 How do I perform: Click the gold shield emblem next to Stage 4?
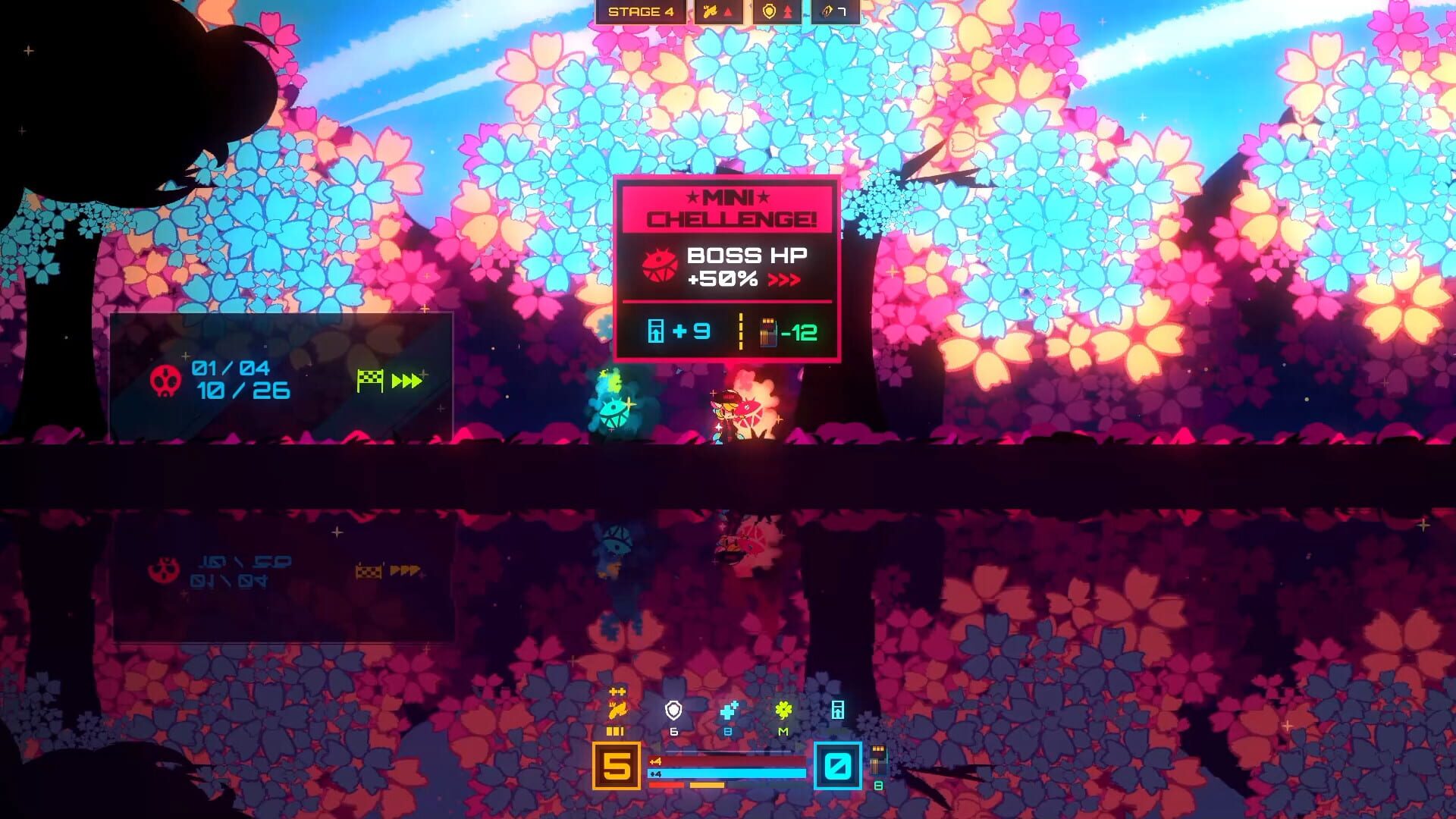click(767, 11)
